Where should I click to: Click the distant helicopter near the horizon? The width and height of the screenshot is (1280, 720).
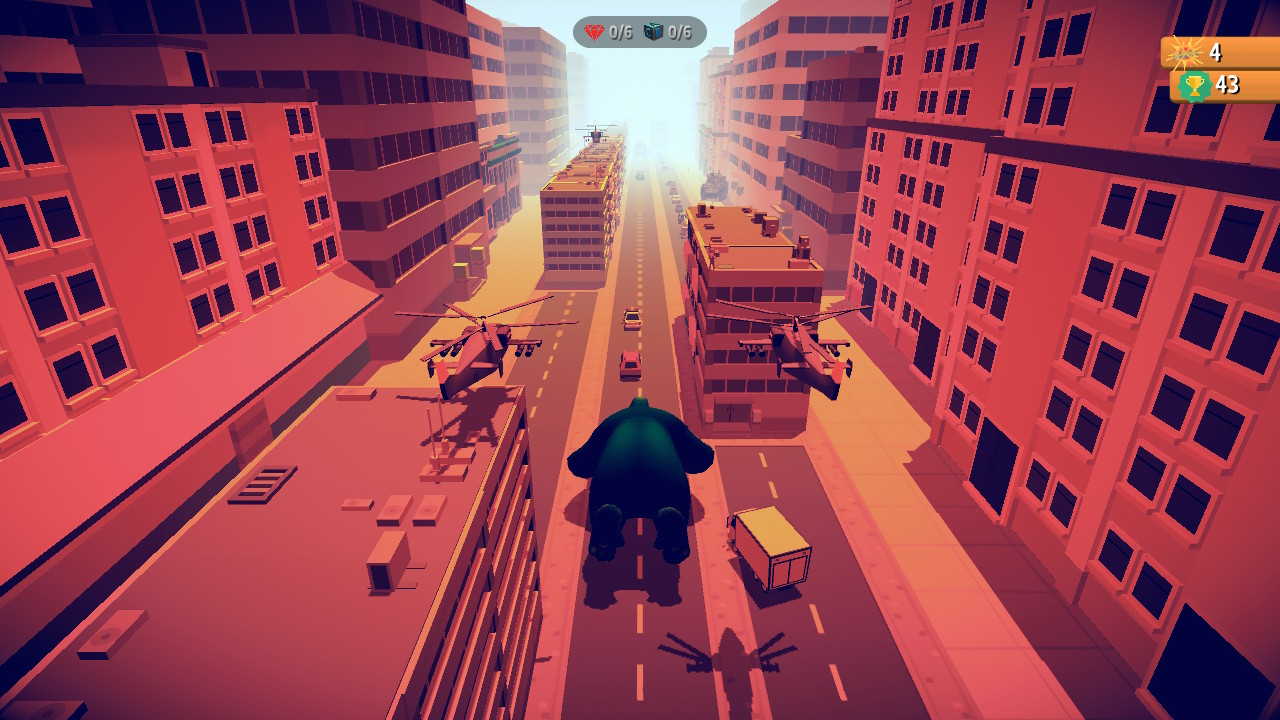coord(596,135)
